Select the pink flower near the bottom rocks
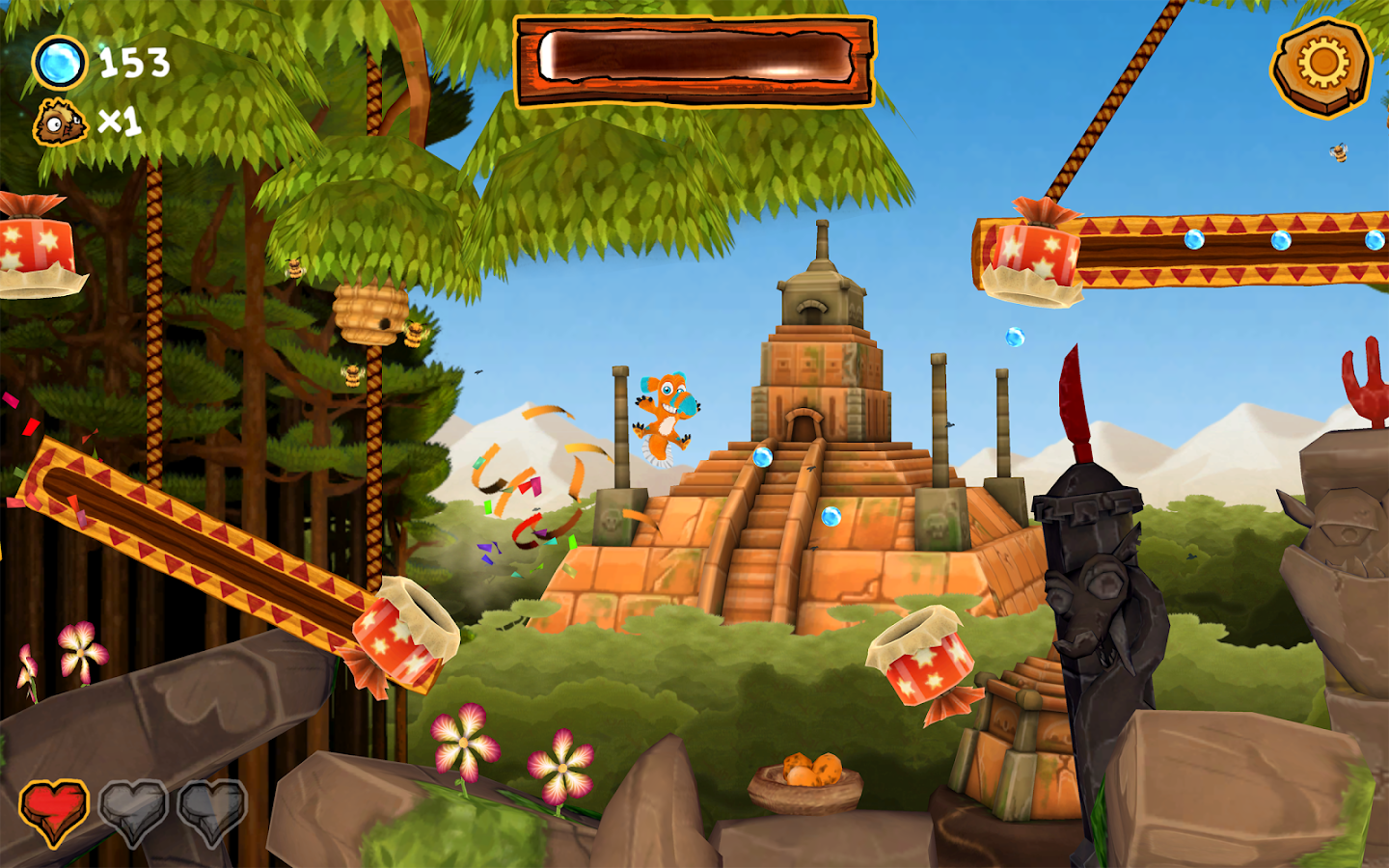 461,743
